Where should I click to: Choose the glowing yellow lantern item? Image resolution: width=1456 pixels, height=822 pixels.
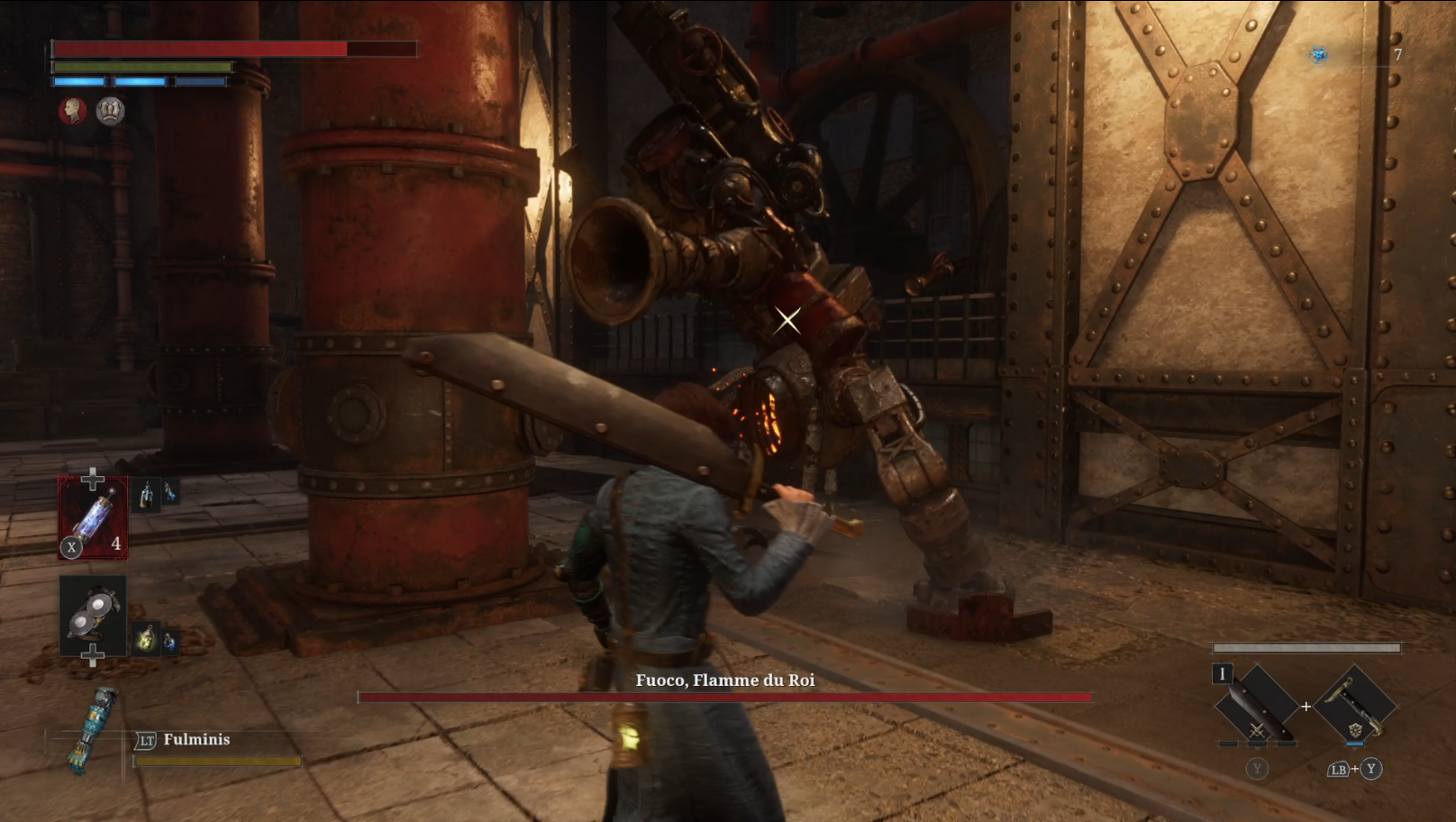coord(146,640)
